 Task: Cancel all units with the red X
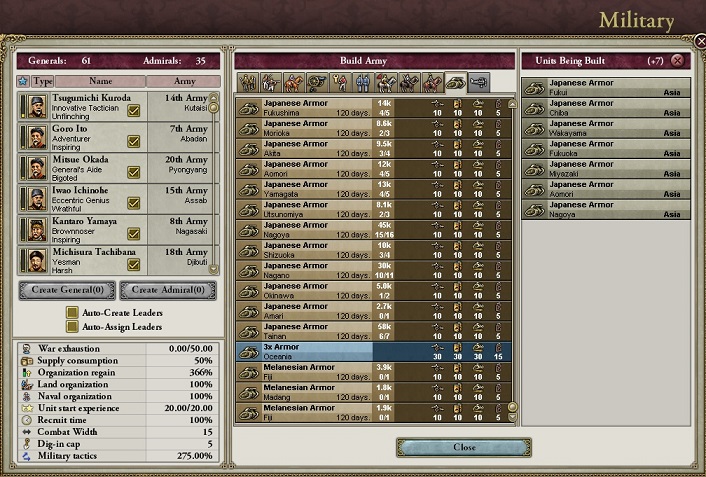click(678, 60)
